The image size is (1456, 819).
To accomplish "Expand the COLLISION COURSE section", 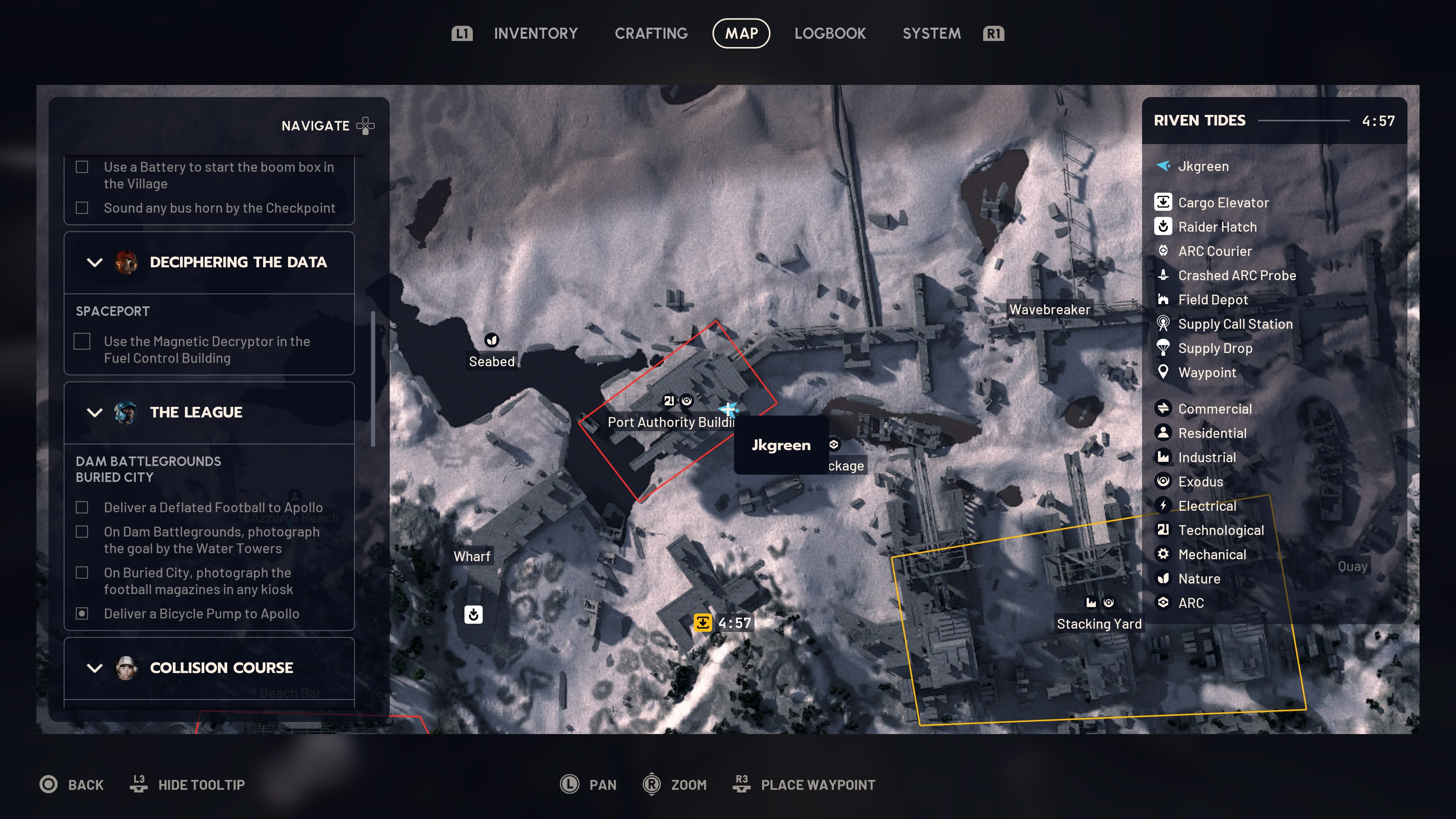I will [94, 667].
